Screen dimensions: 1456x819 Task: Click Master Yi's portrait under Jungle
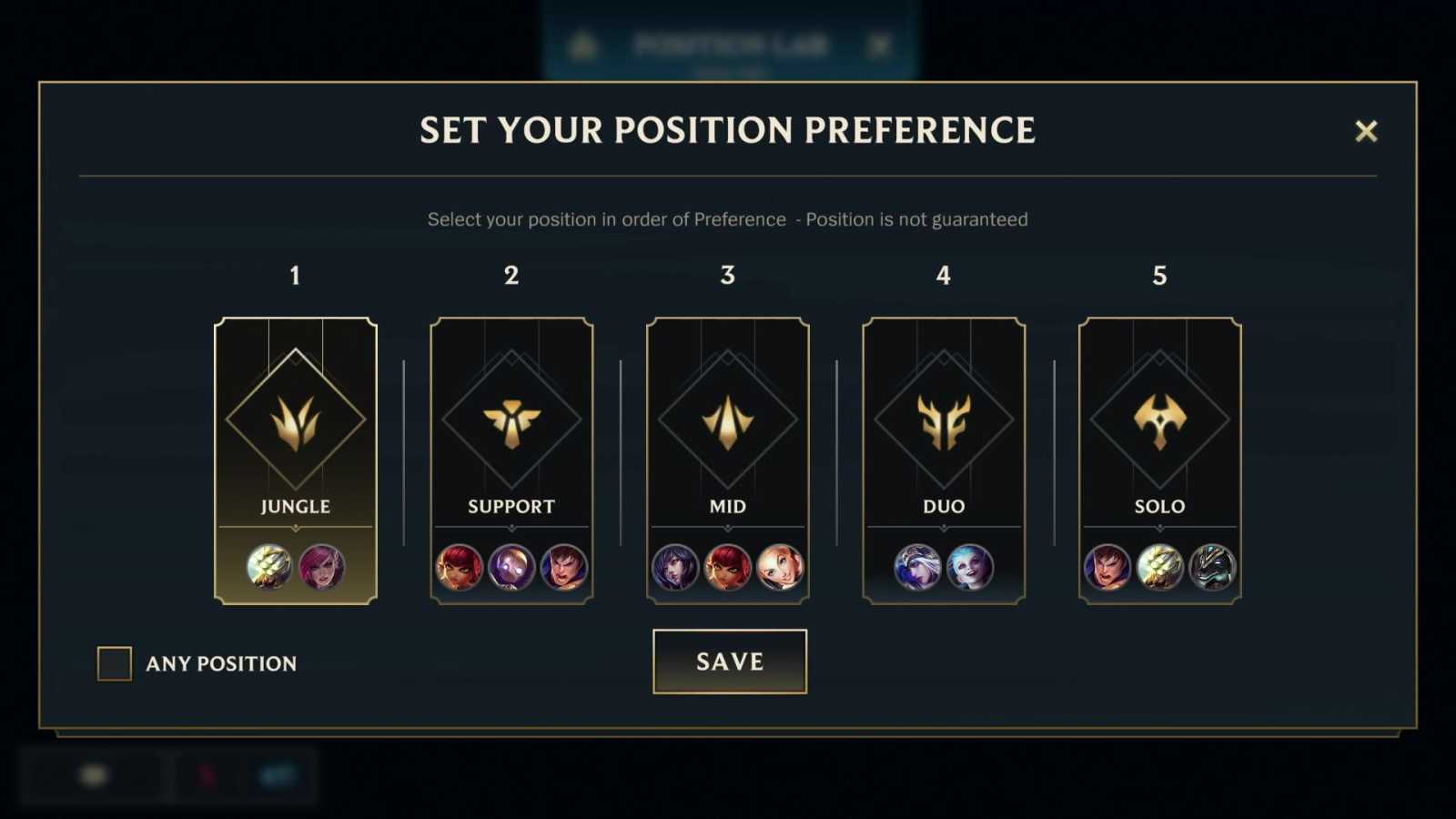tap(268, 567)
